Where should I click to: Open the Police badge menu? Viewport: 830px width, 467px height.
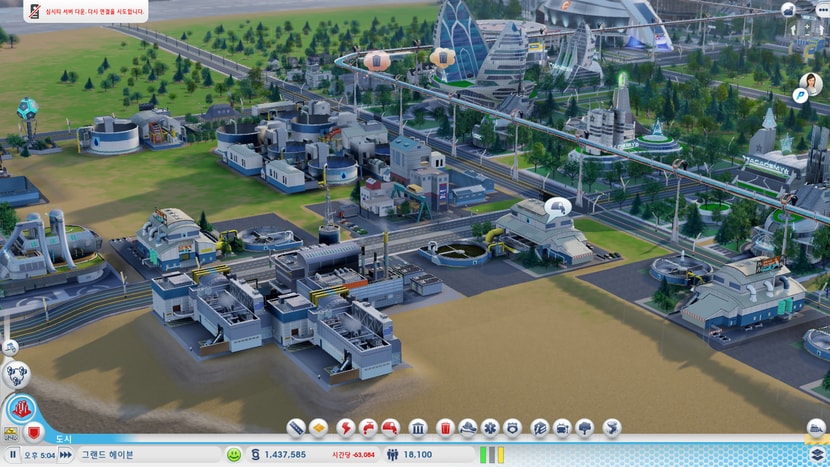coord(512,428)
